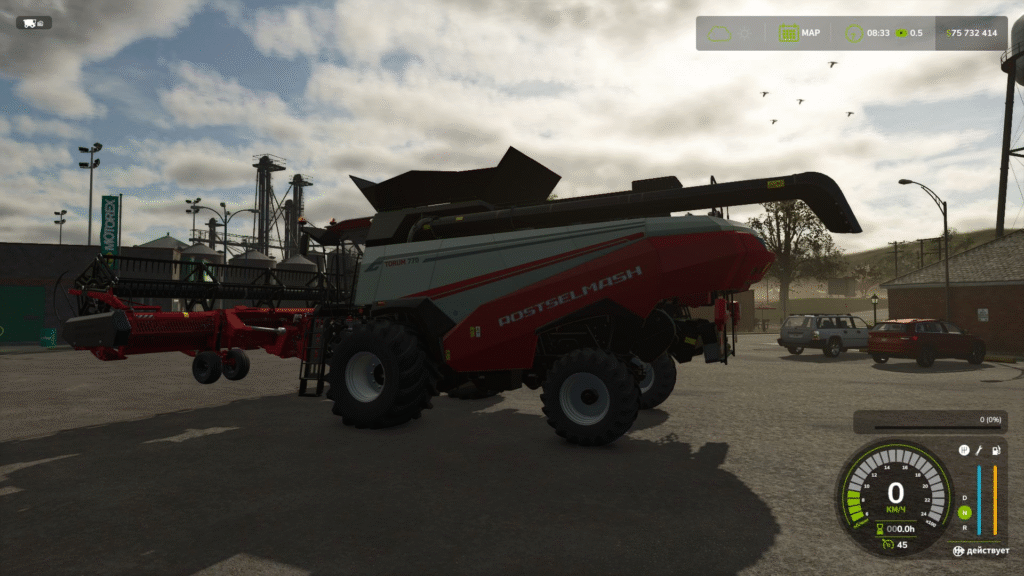Click the cruise control speed icon
Viewport: 1024px width, 576px height.
887,544
